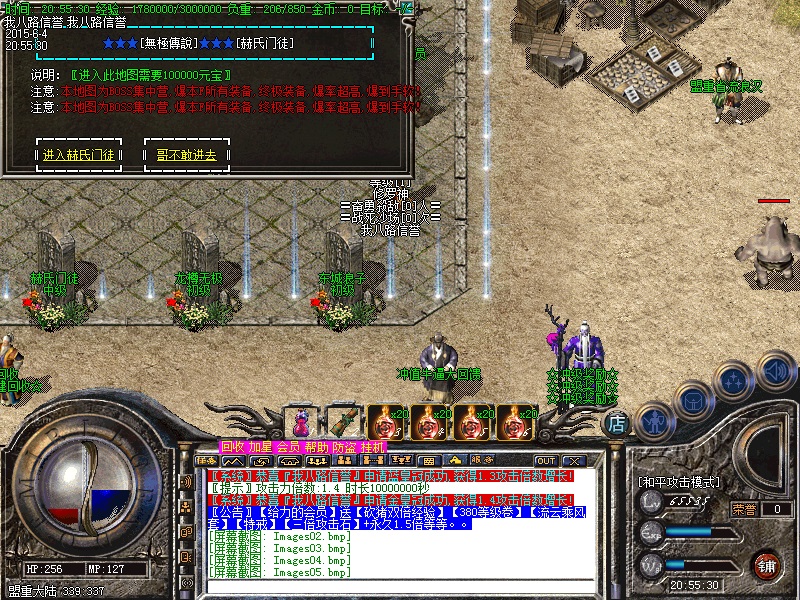800x600 pixels.
Task: Select the 防盗 anti-theft menu entry
Action: 344,447
